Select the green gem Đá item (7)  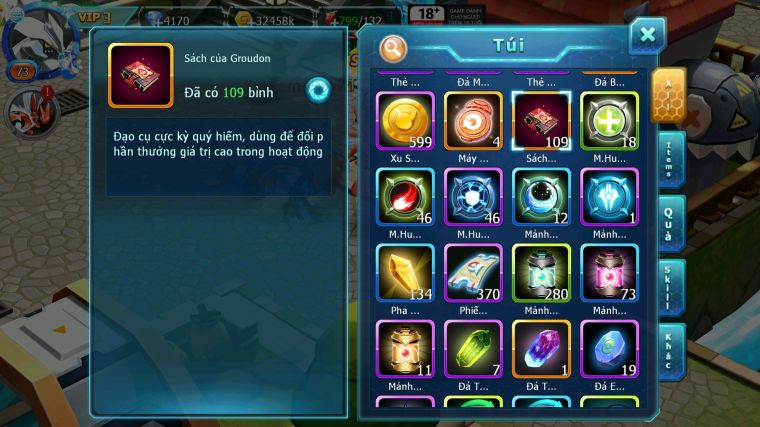click(473, 348)
